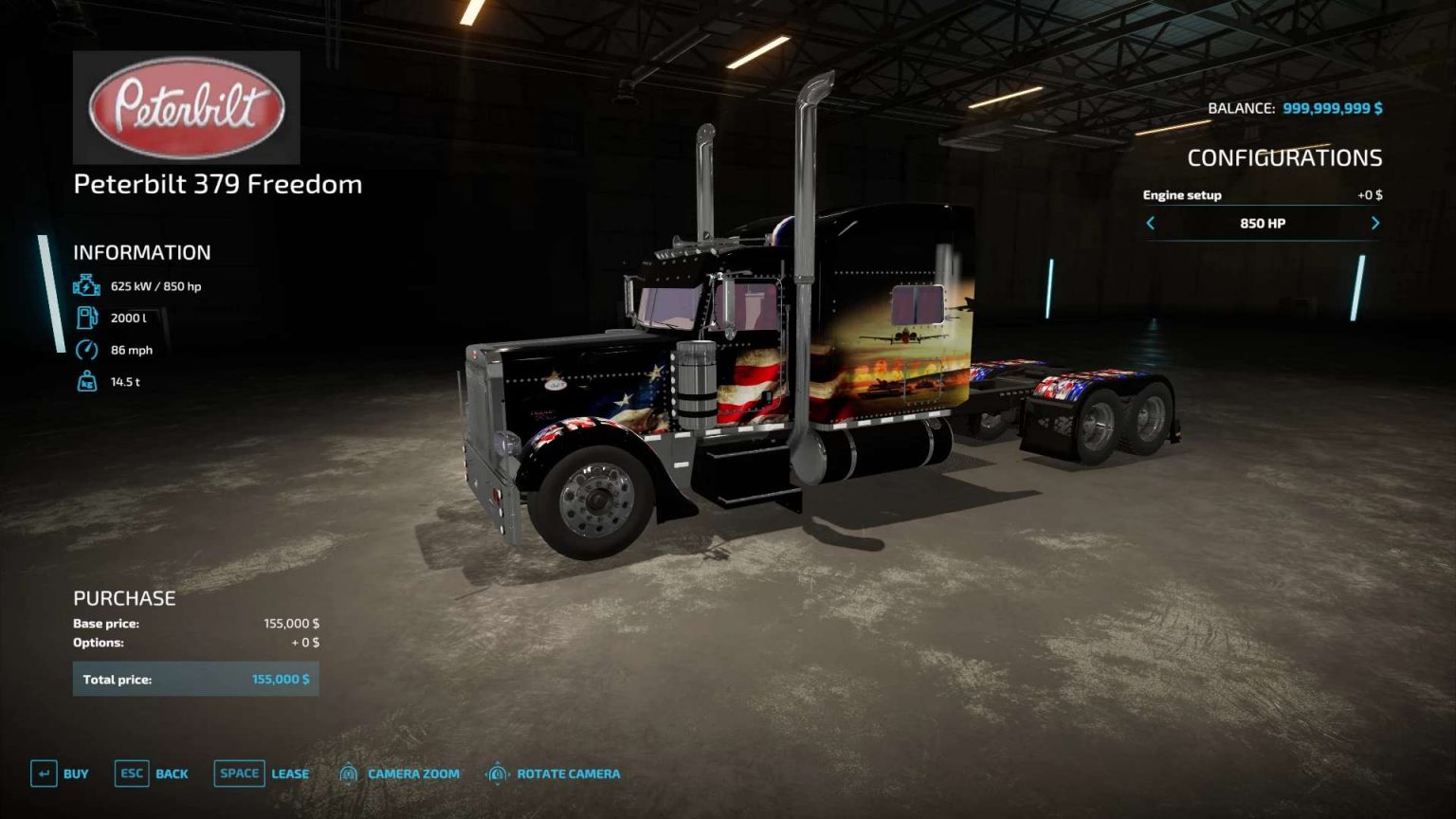The image size is (1456, 819).
Task: Select the fuel pump icon for 2000 l
Action: [x=87, y=317]
